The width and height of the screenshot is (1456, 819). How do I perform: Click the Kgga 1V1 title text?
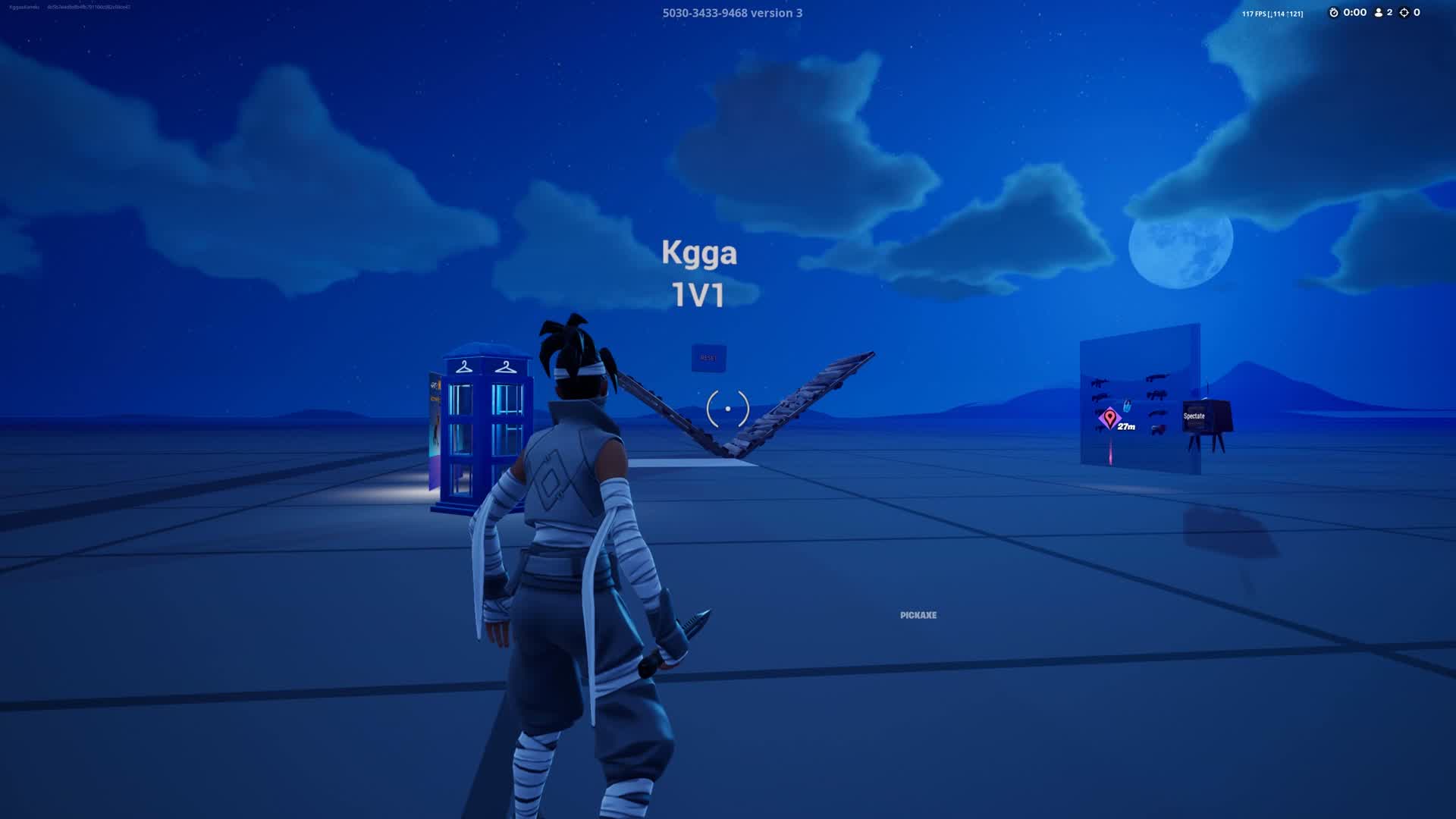click(699, 273)
